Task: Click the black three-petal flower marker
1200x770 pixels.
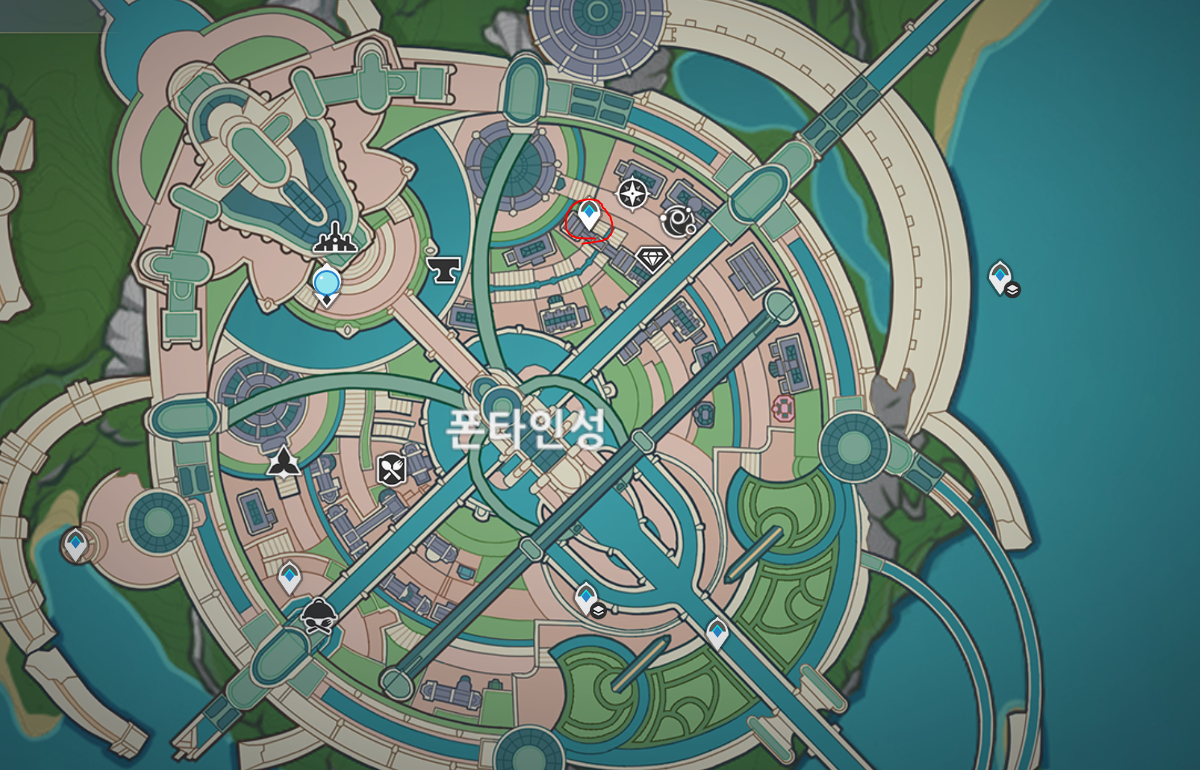Action: (x=284, y=461)
